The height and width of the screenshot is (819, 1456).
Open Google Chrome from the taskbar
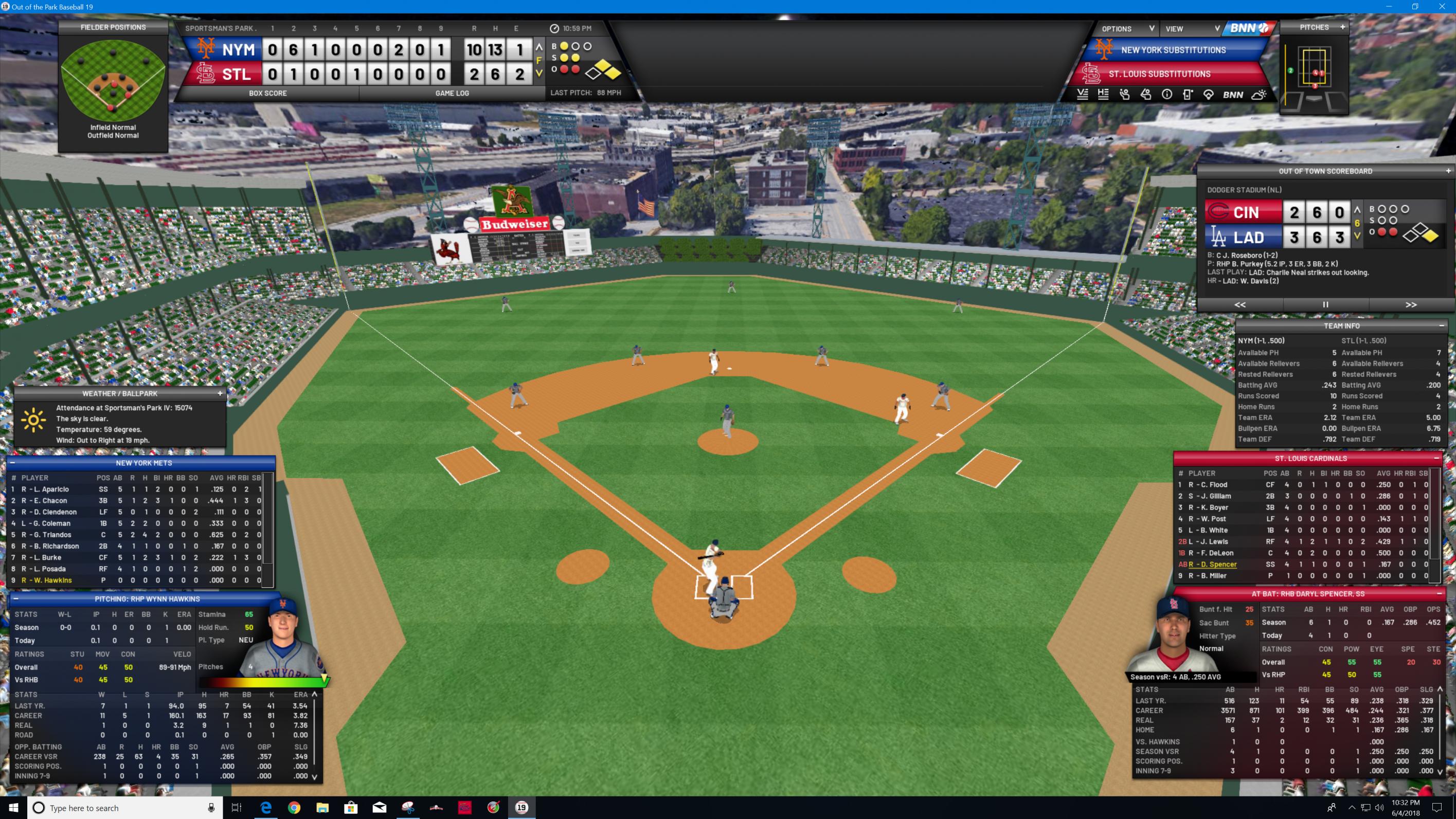[x=294, y=808]
